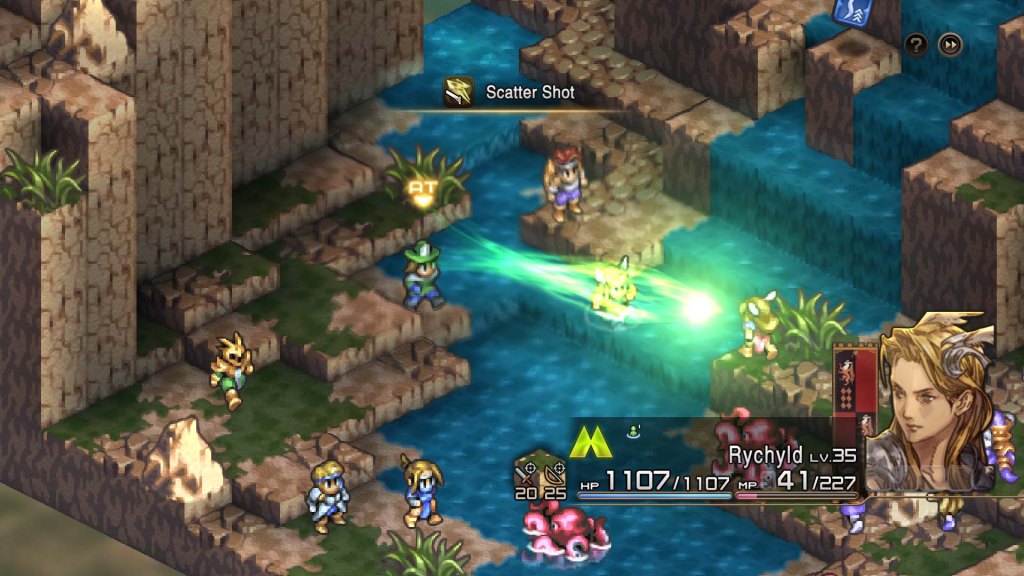Screen dimensions: 1024x576
Task: Open the red turn order banner
Action: tap(855, 398)
